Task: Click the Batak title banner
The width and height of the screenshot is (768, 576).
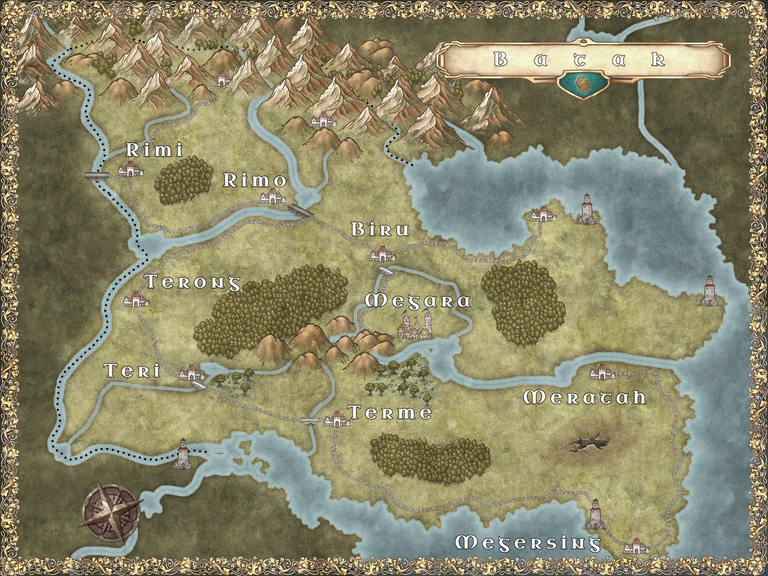Action: click(x=583, y=59)
